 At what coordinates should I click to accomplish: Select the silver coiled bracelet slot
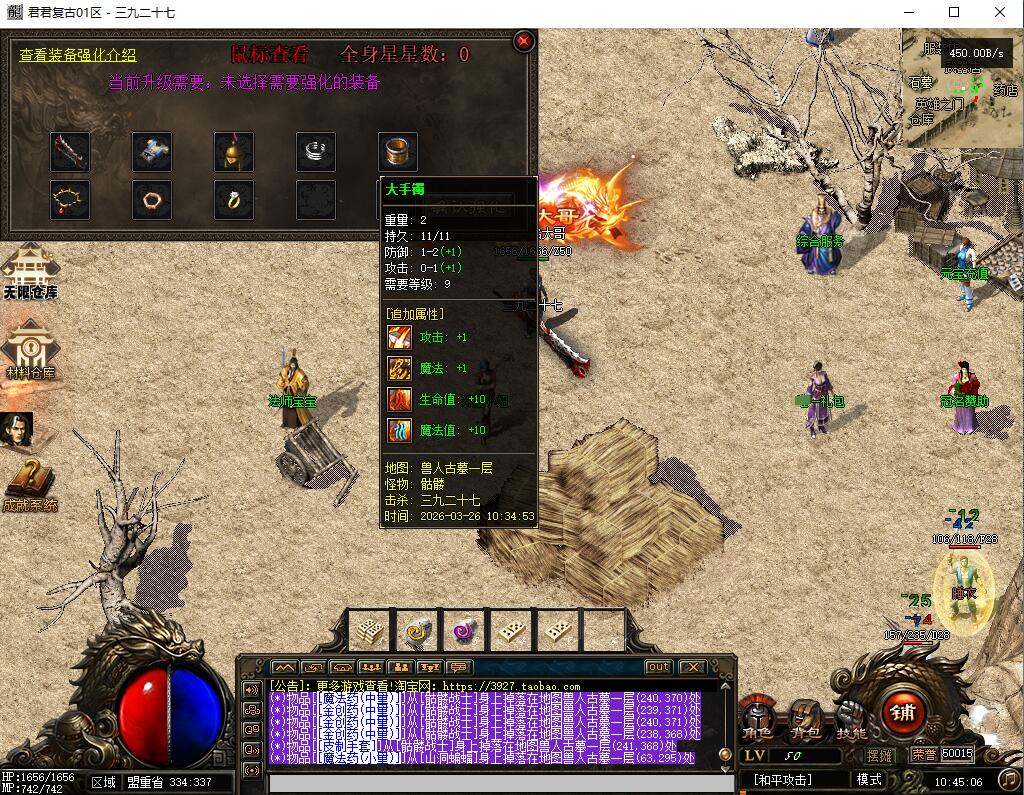315,152
